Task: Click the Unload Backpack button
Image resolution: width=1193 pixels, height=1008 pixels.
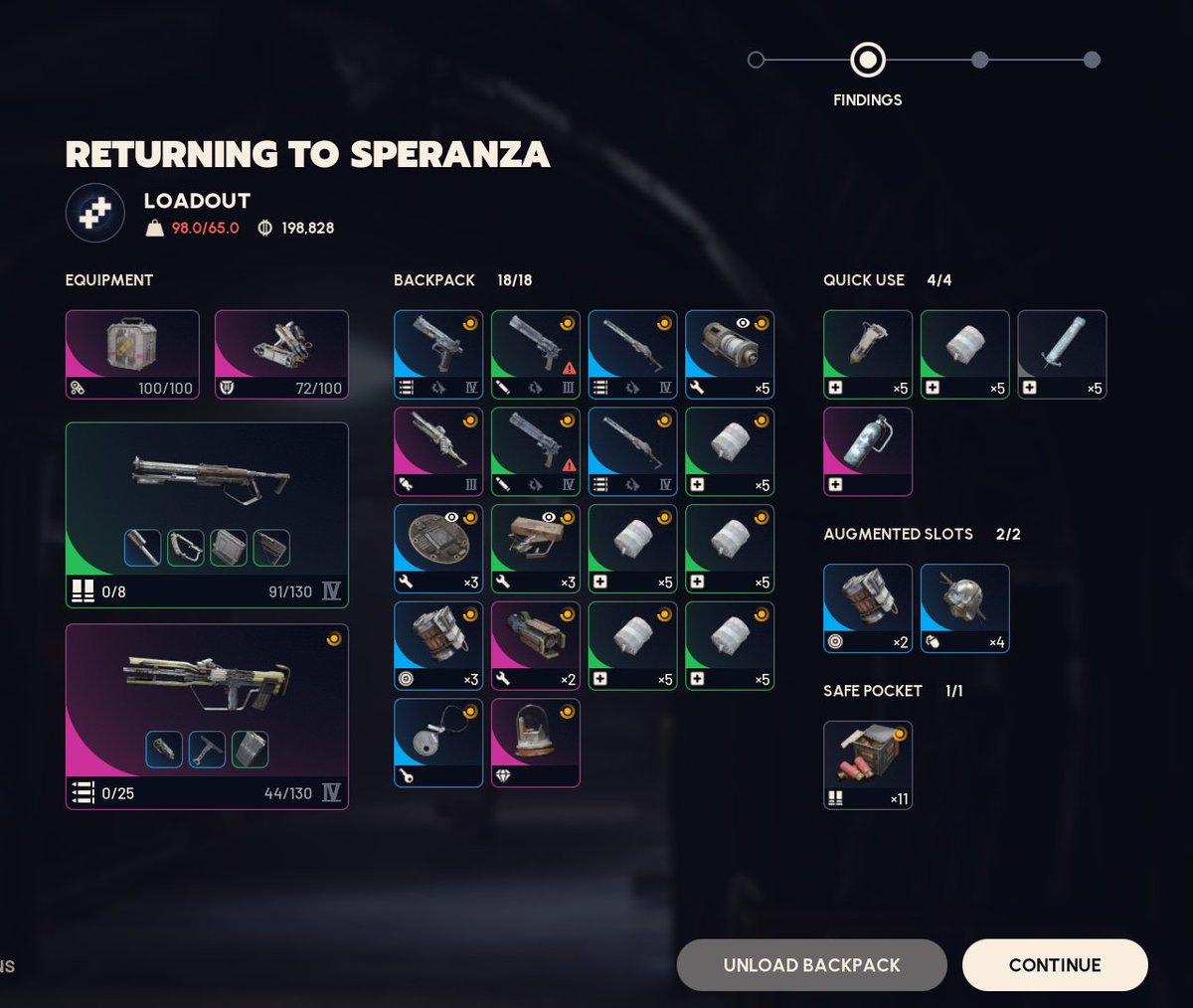Action: click(x=811, y=964)
